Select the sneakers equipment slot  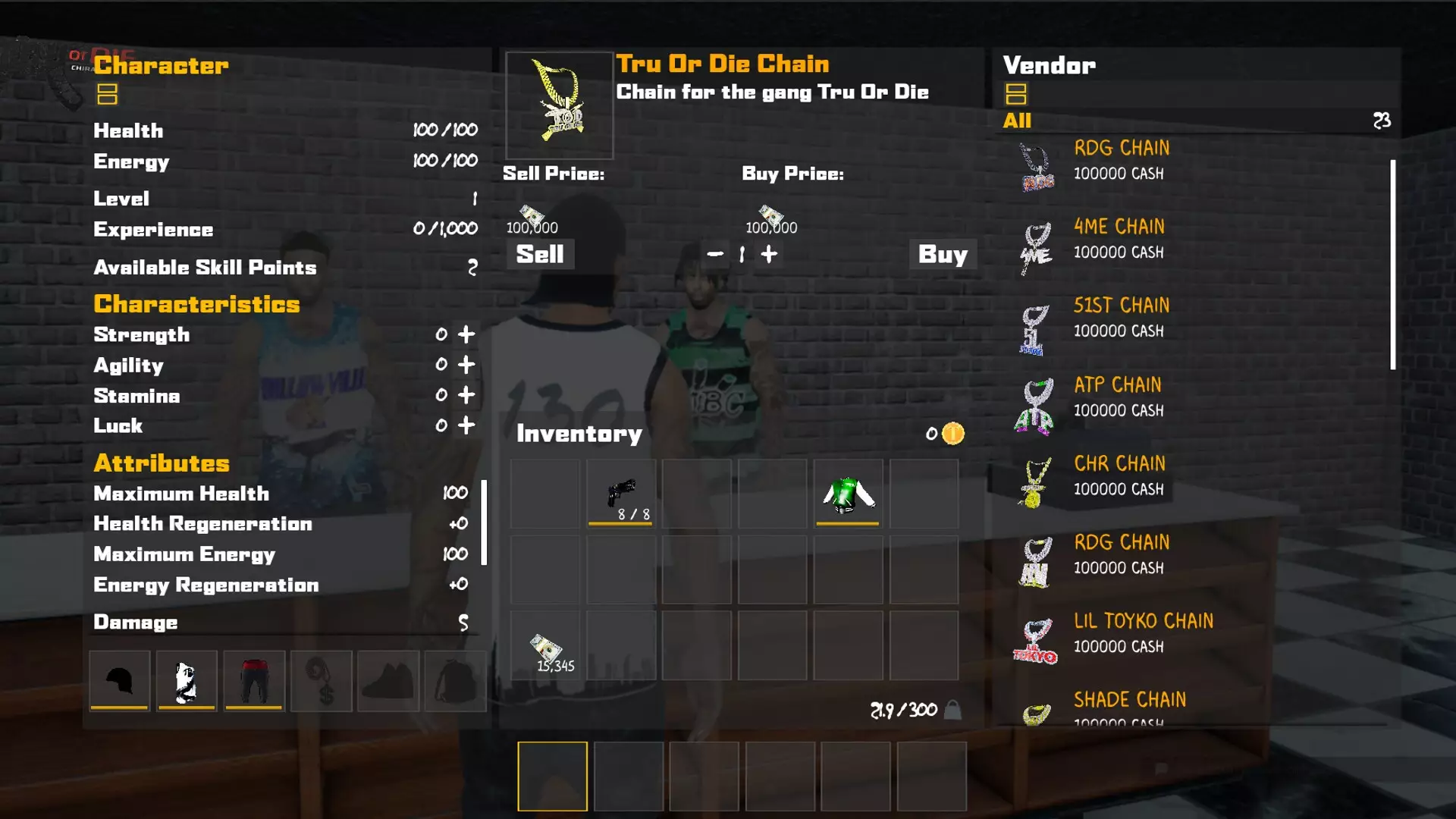[389, 680]
